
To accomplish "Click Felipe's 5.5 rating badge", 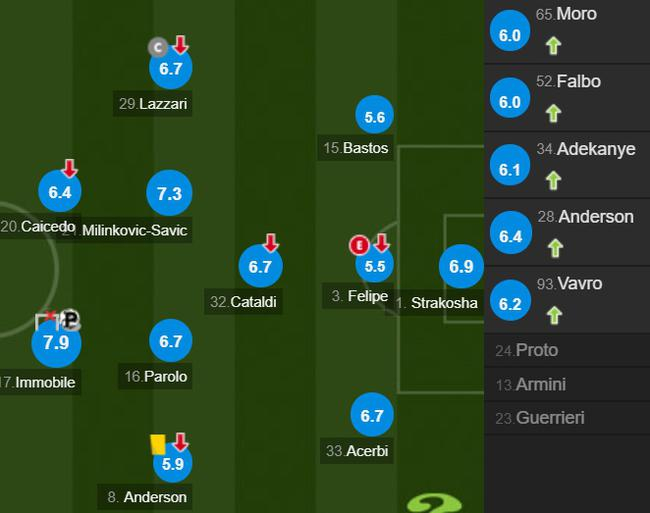I will [375, 267].
